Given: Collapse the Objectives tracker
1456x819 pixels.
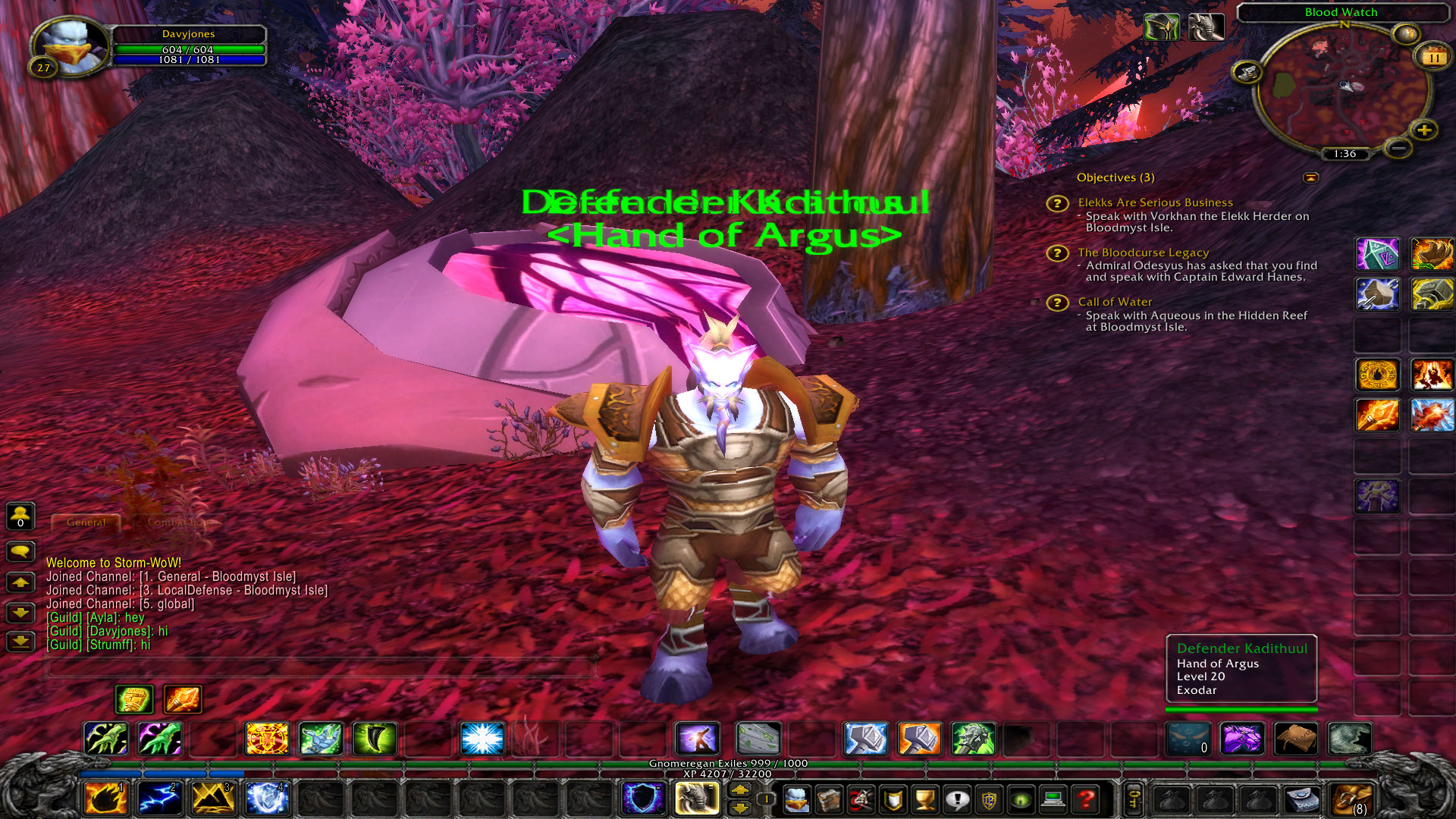Looking at the screenshot, I should [1310, 177].
